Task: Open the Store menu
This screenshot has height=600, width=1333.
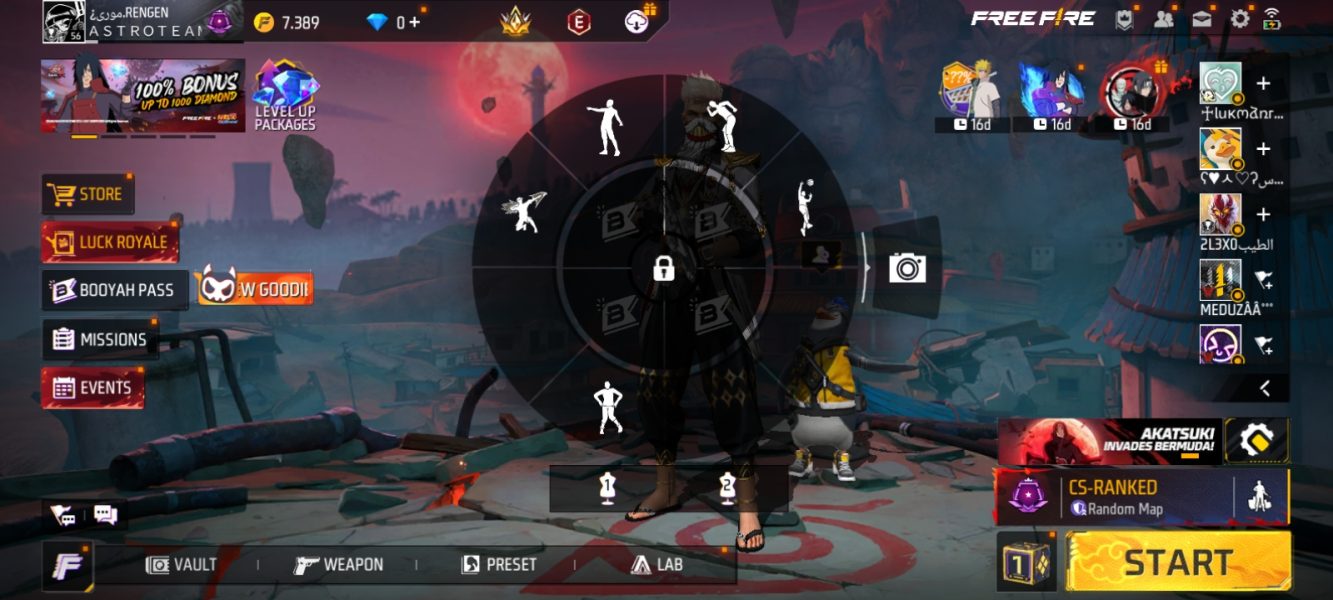Action: 88,194
